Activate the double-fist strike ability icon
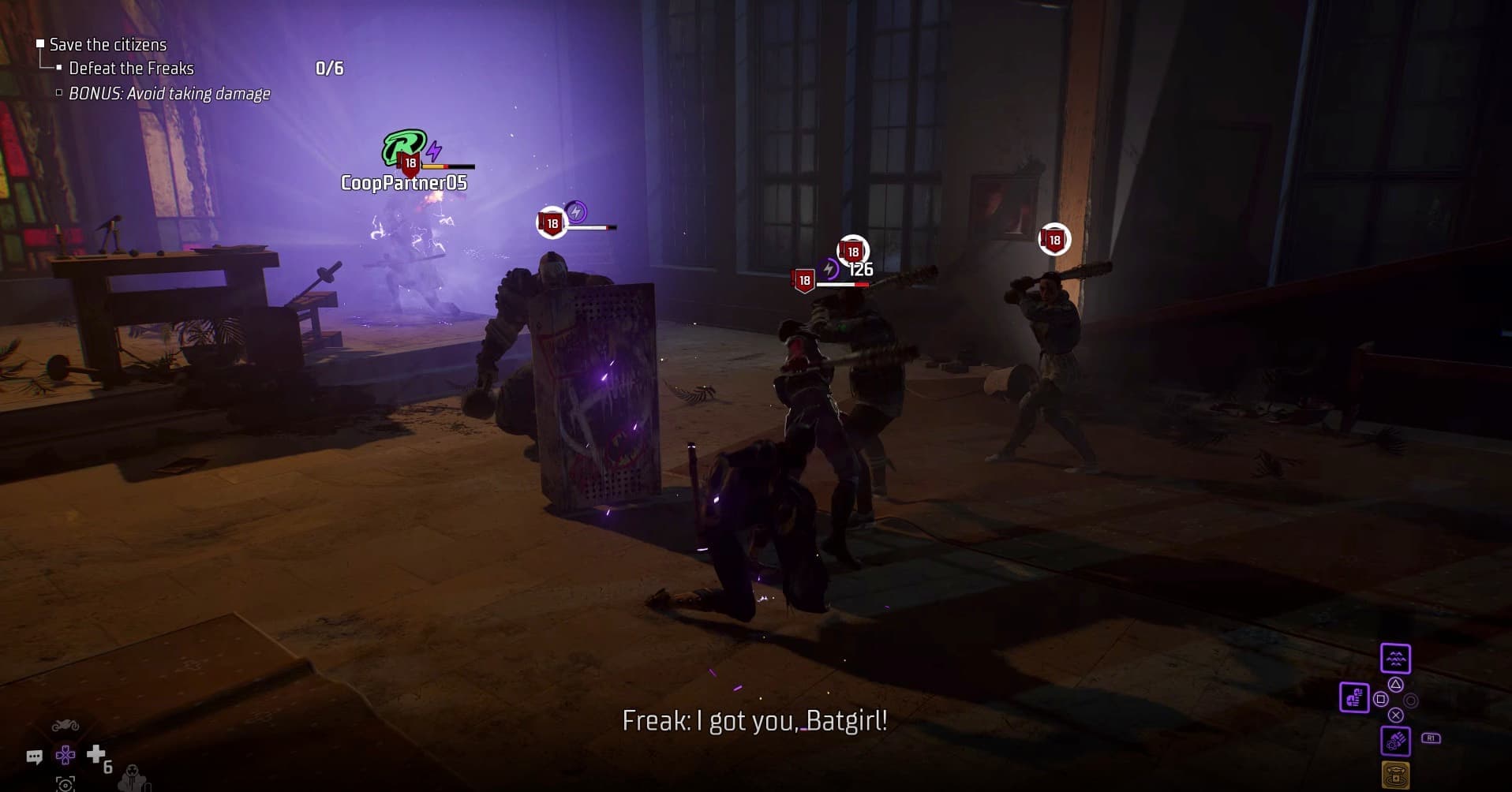Image resolution: width=1512 pixels, height=792 pixels. coord(1354,698)
